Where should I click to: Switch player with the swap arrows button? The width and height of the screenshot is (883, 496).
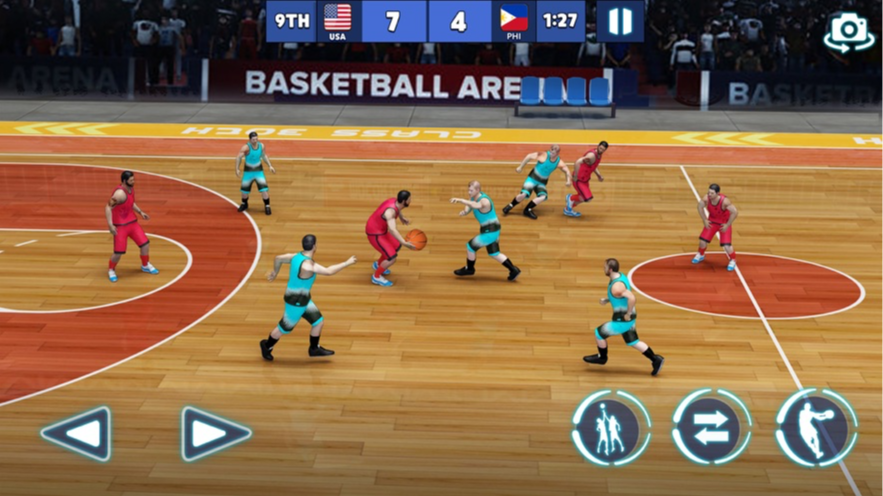pyautogui.click(x=711, y=428)
